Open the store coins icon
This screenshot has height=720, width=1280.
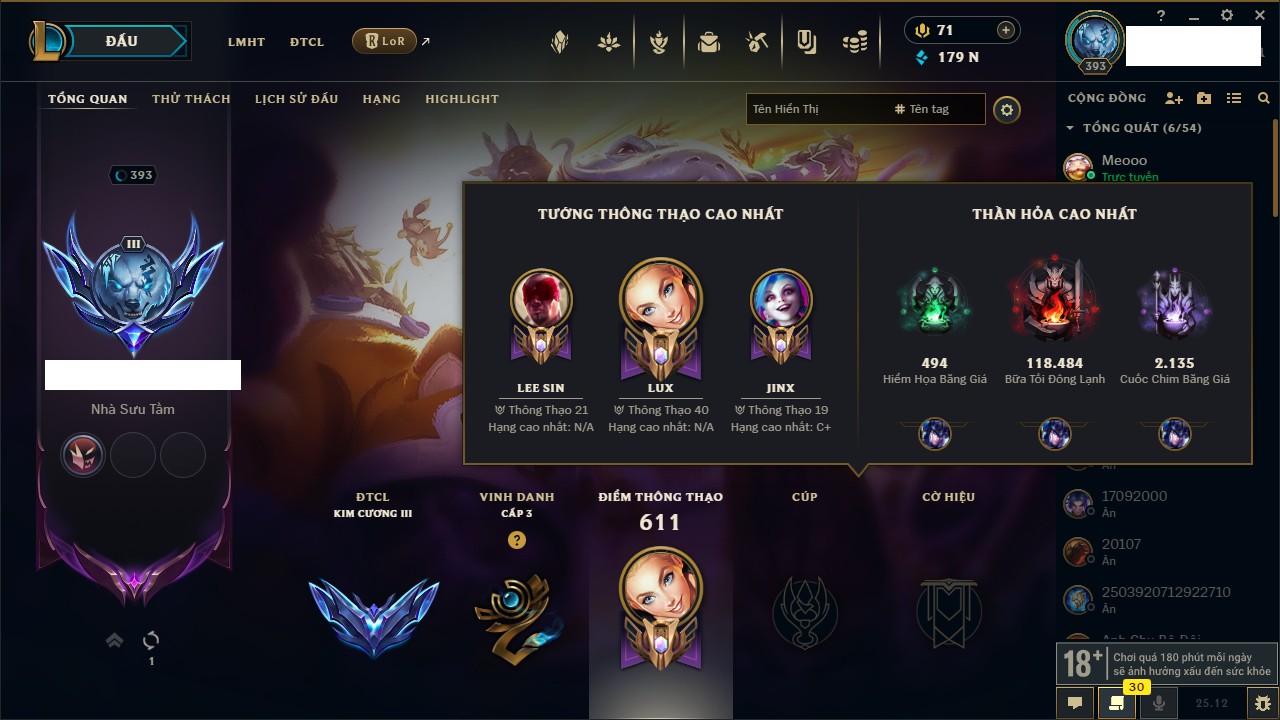(854, 42)
